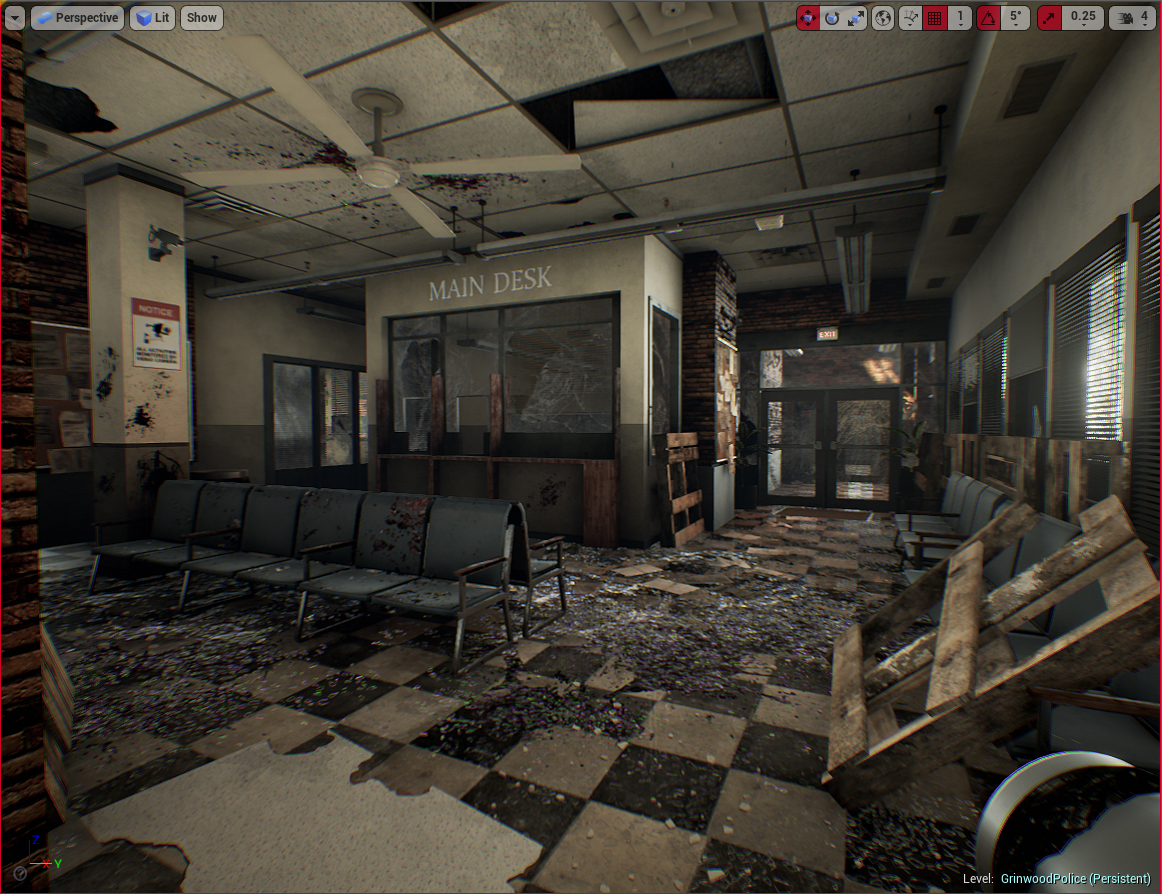Change the 0.25 scale snap value
This screenshot has width=1162, height=894.
[x=1082, y=17]
